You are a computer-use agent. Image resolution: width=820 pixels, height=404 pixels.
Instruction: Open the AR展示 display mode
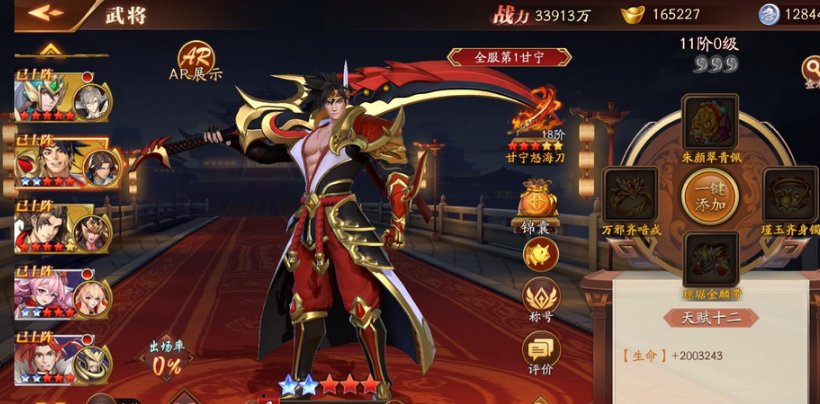click(196, 60)
